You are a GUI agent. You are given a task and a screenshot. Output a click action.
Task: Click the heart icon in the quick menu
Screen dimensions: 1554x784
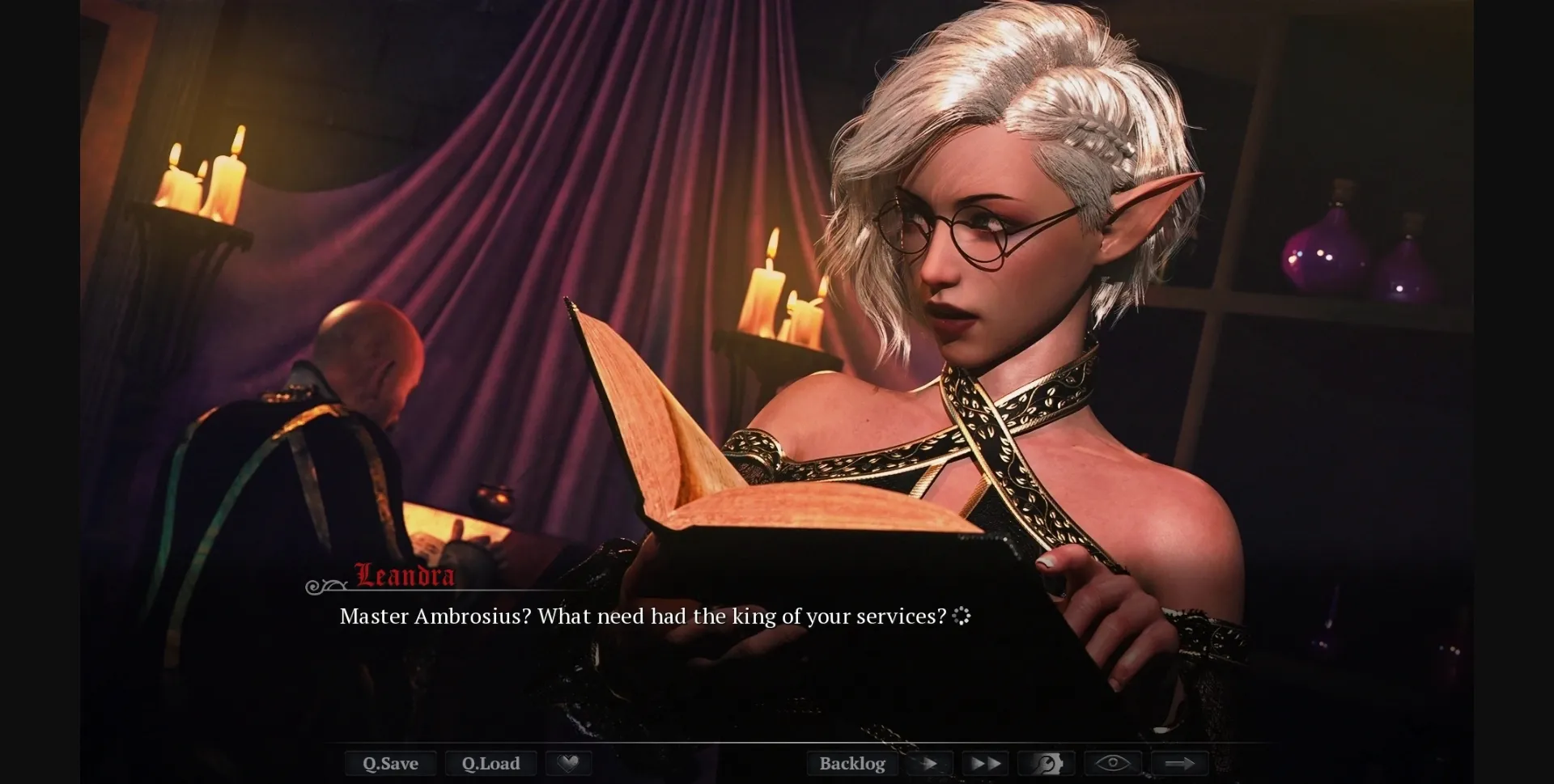[569, 763]
